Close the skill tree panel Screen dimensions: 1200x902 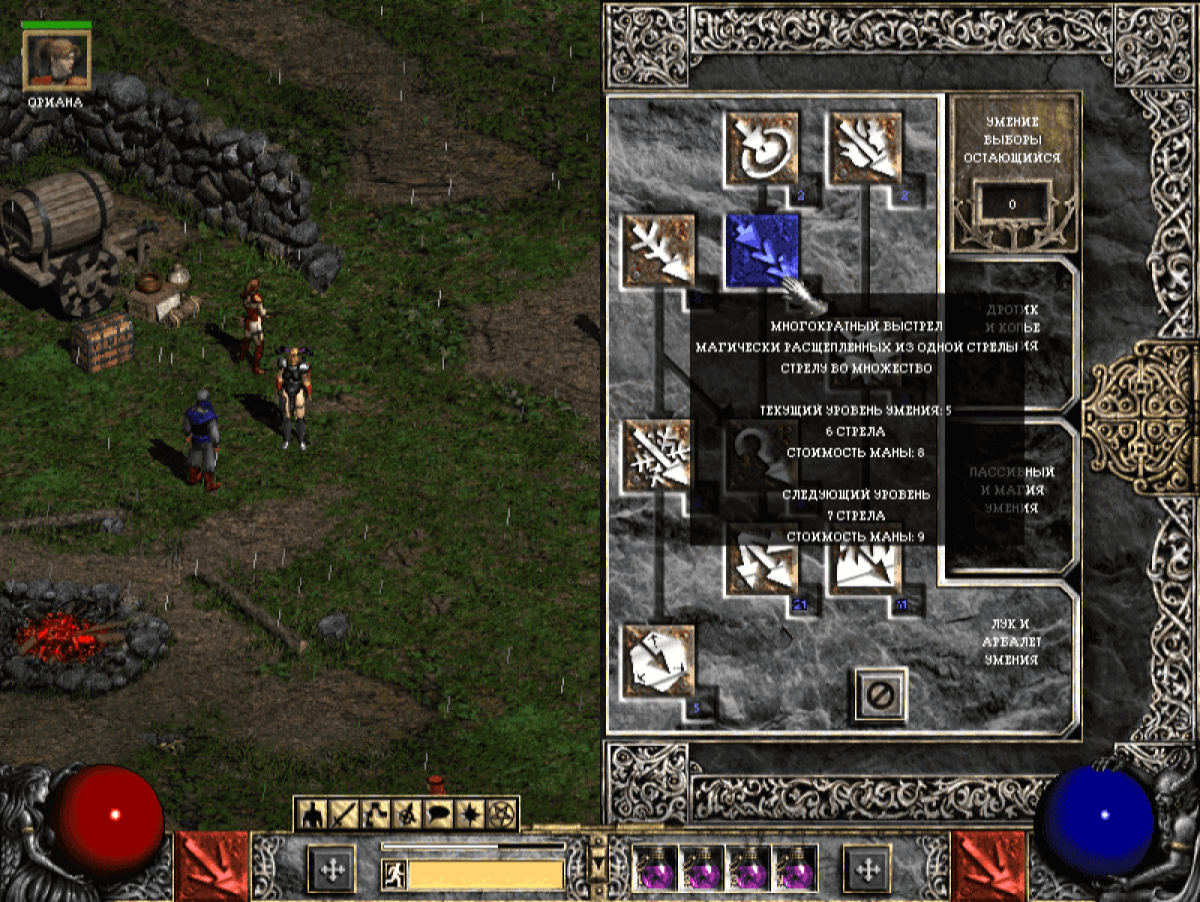(x=880, y=695)
